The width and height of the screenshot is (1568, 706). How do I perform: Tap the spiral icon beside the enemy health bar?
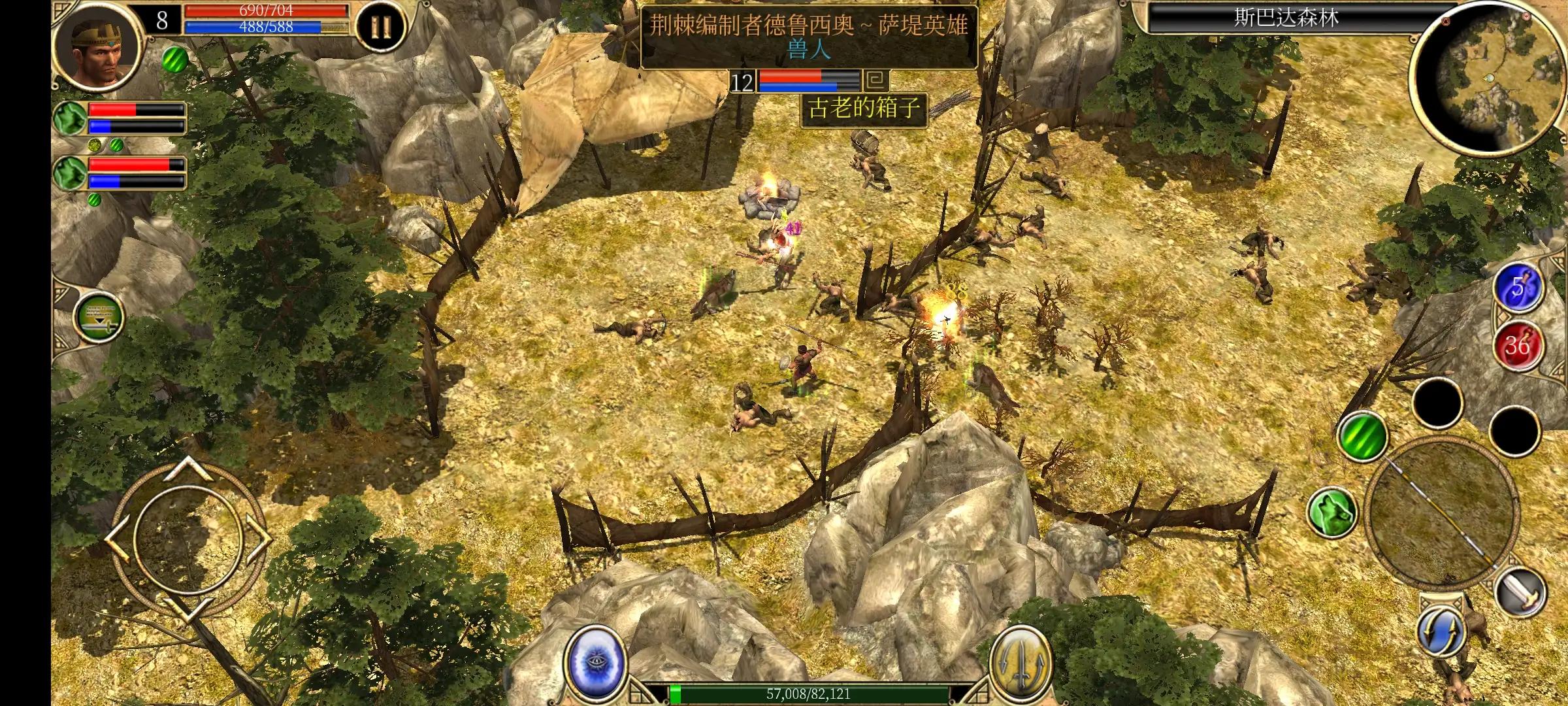[x=876, y=81]
